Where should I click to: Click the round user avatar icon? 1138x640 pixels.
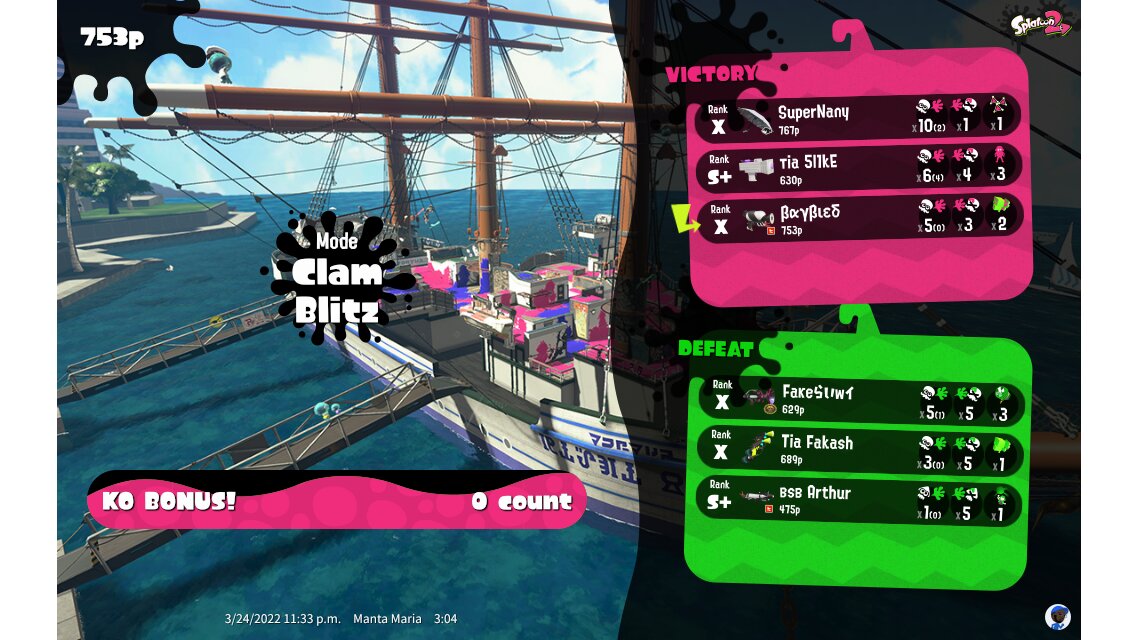(x=1058, y=616)
